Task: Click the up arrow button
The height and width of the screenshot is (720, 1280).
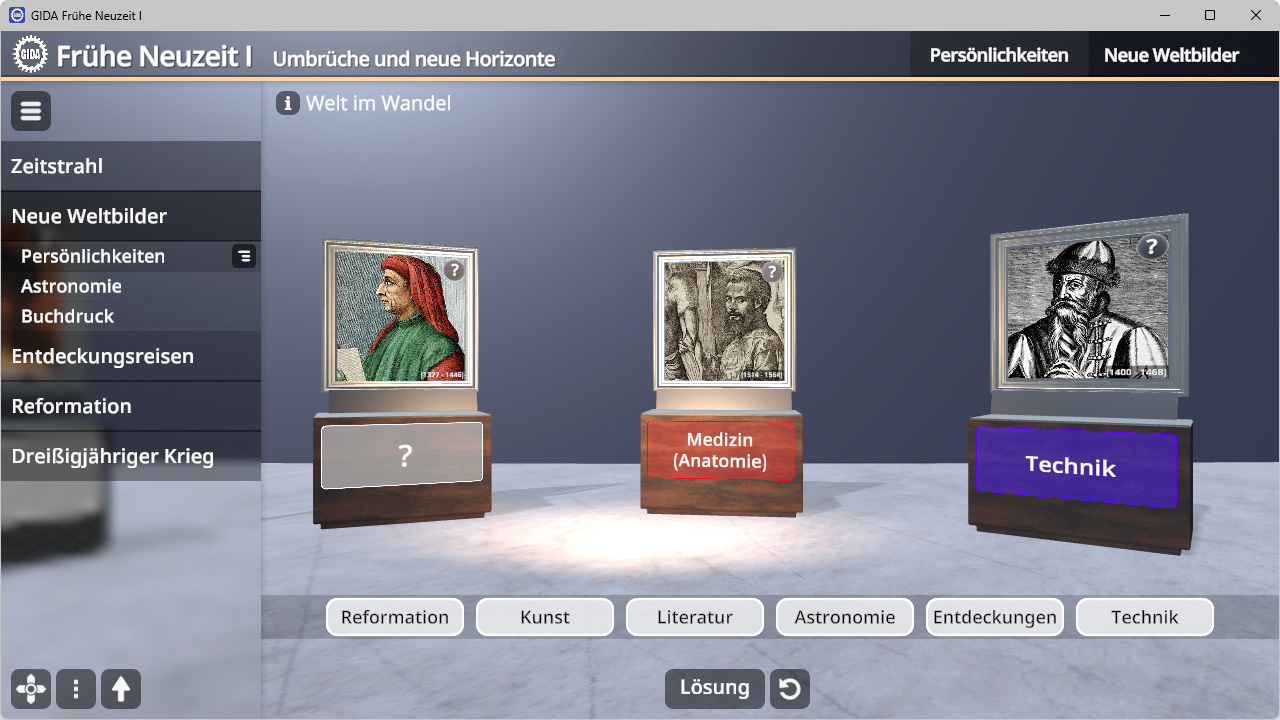Action: pyautogui.click(x=121, y=689)
